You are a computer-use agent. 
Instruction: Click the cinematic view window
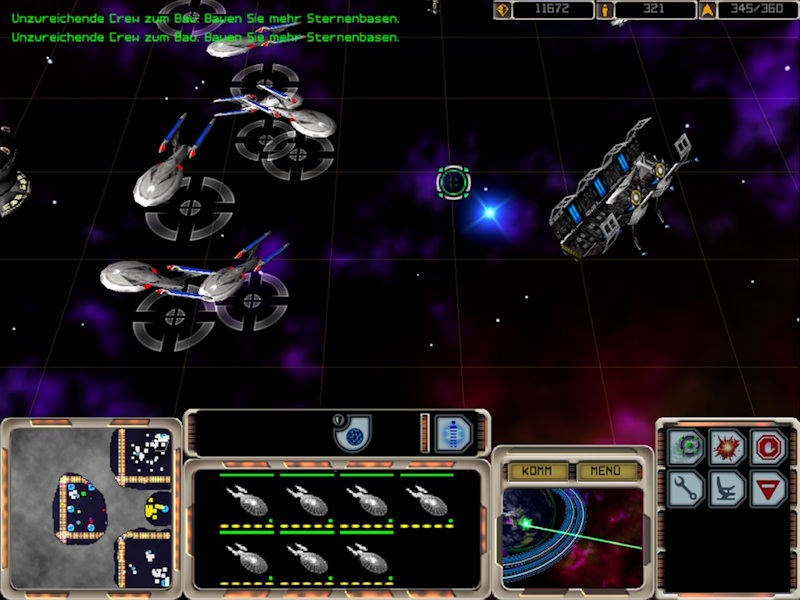coord(572,535)
